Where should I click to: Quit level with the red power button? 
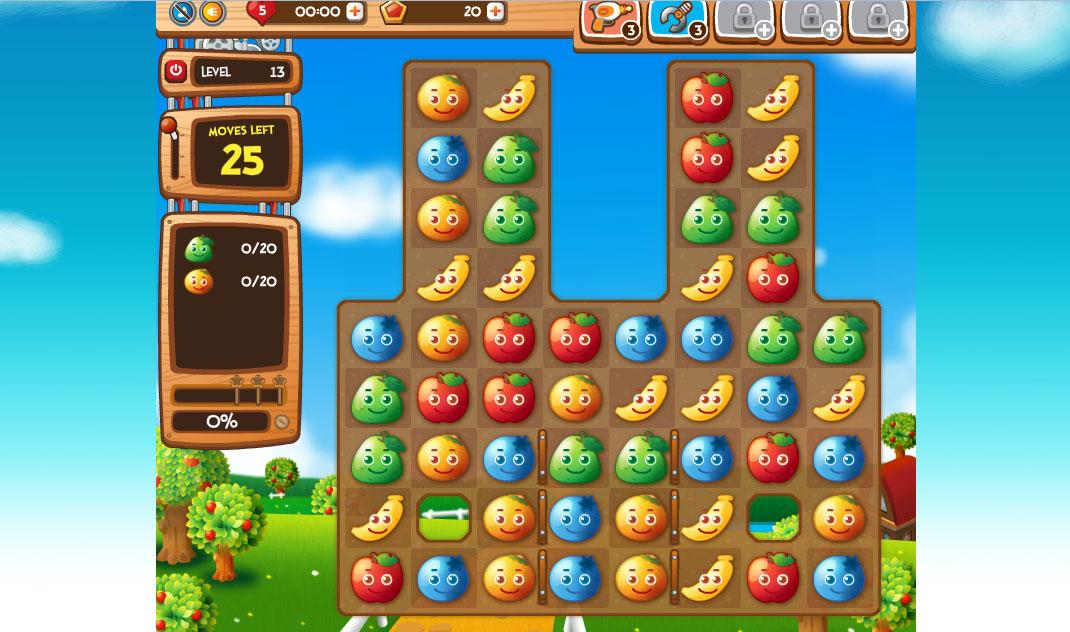click(x=176, y=71)
